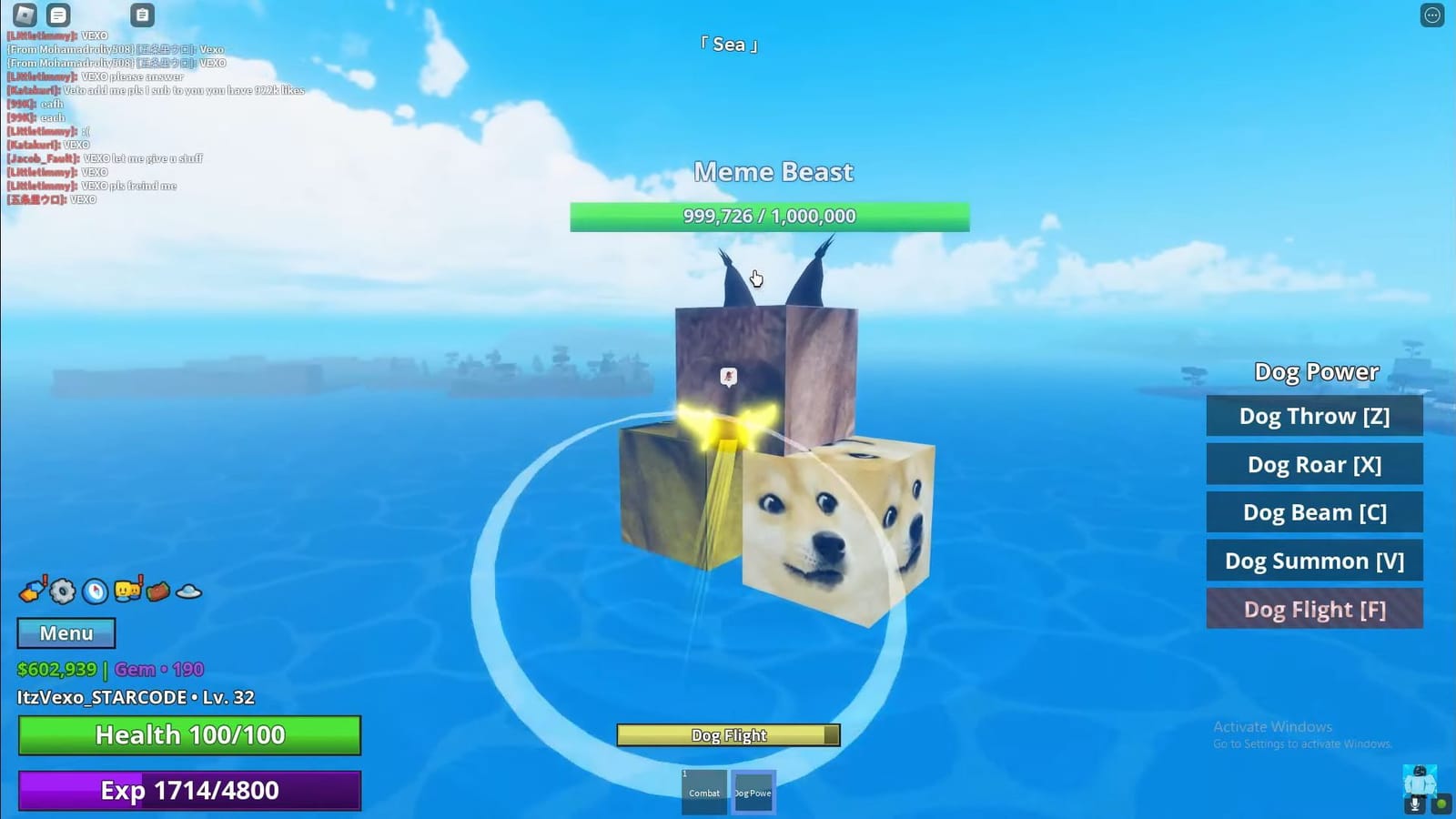
Task: Open the friends/players icon with notification
Action: (127, 590)
